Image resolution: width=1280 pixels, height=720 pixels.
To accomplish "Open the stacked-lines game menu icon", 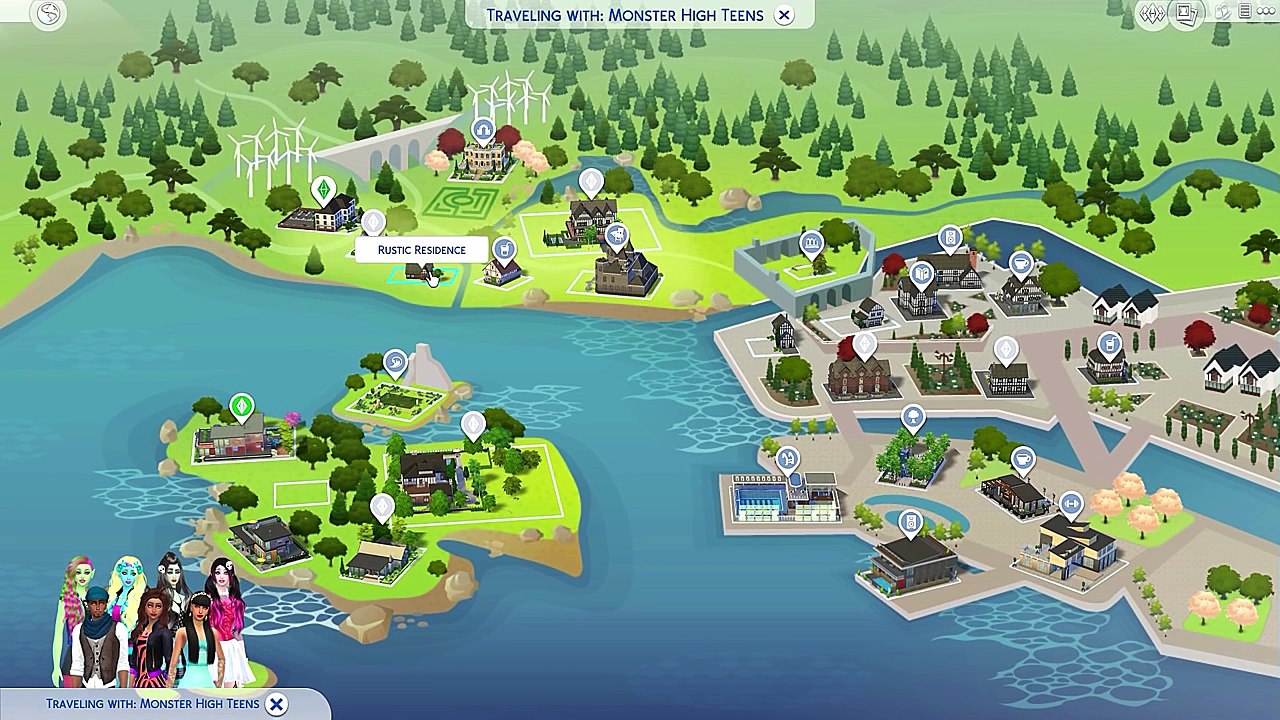I will coord(1244,12).
